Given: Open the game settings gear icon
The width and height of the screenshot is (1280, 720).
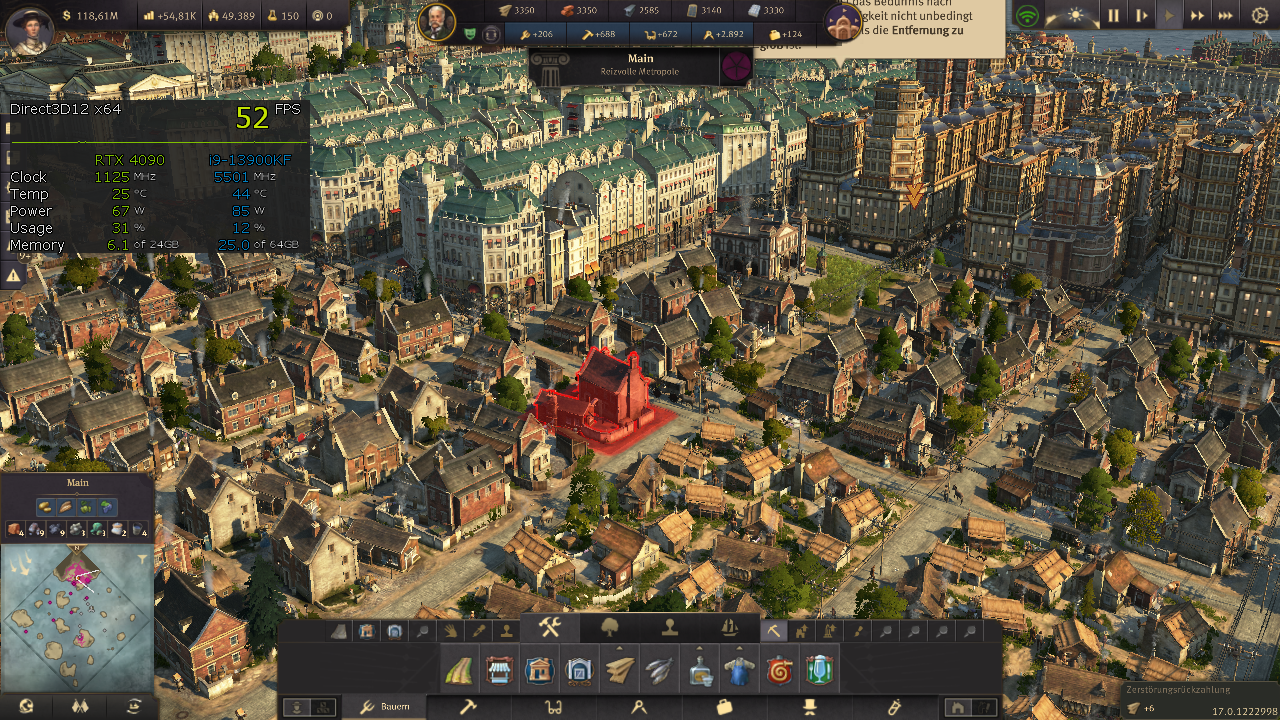Looking at the screenshot, I should (1259, 15).
